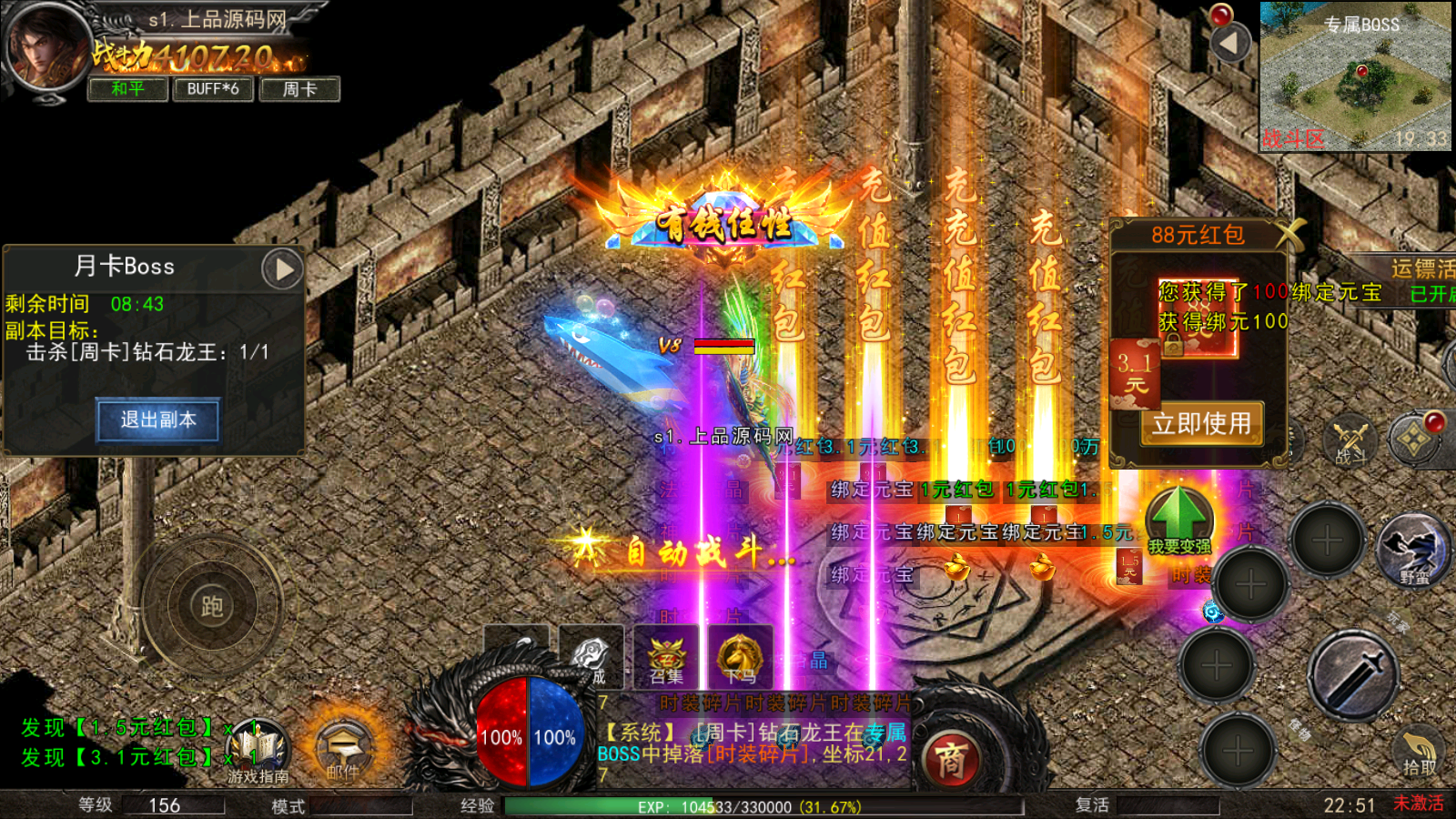Collapse the 月卡Boss panel with arrow
Viewport: 1456px width, 819px height.
(283, 269)
